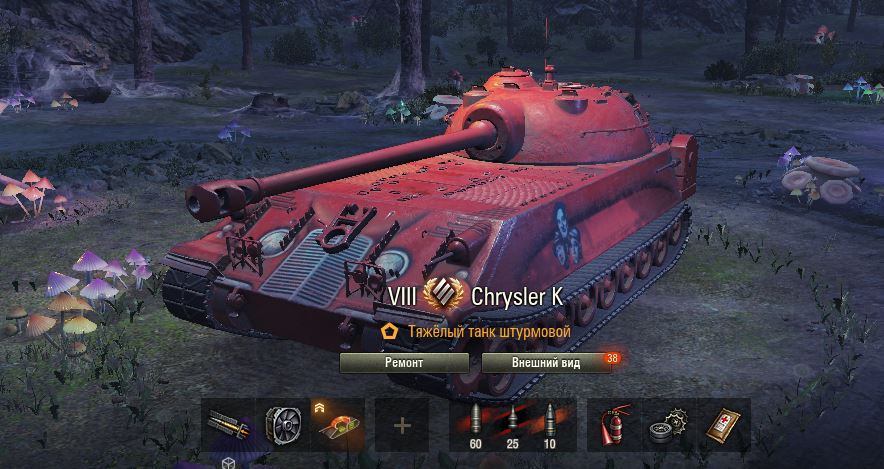This screenshot has height=469, width=884.
Task: Choose the shell with 25 rounds
Action: tap(512, 425)
